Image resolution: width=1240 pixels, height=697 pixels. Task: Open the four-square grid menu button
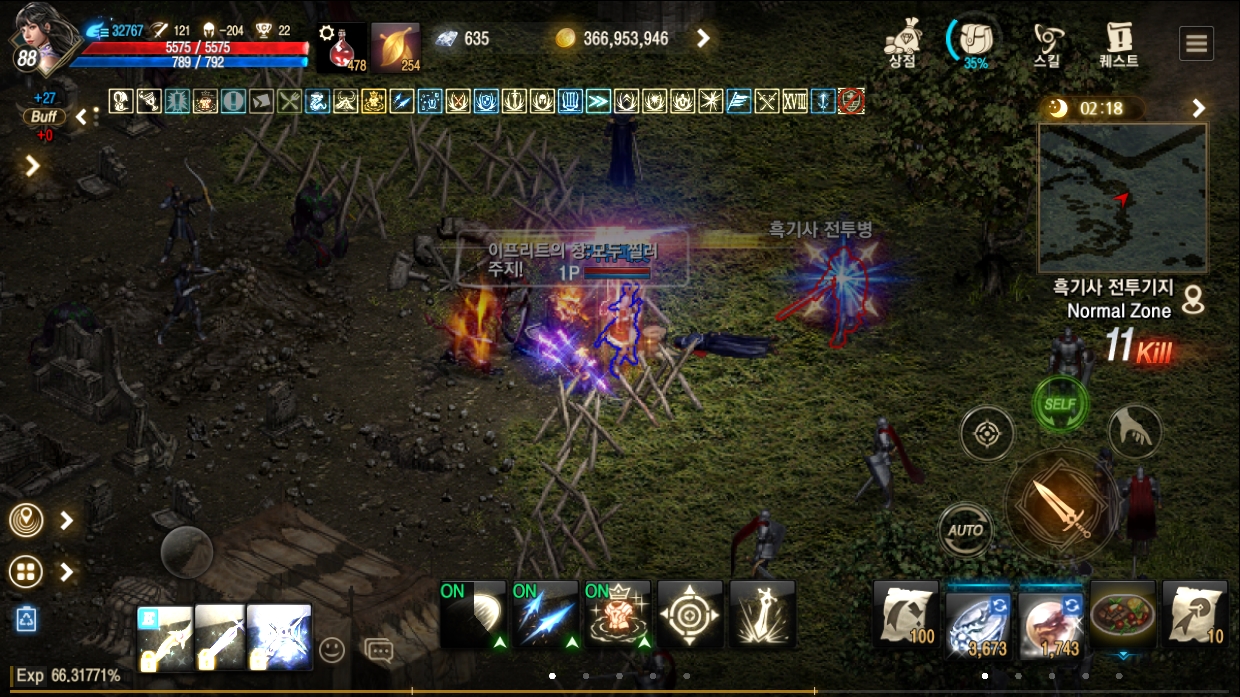26,572
